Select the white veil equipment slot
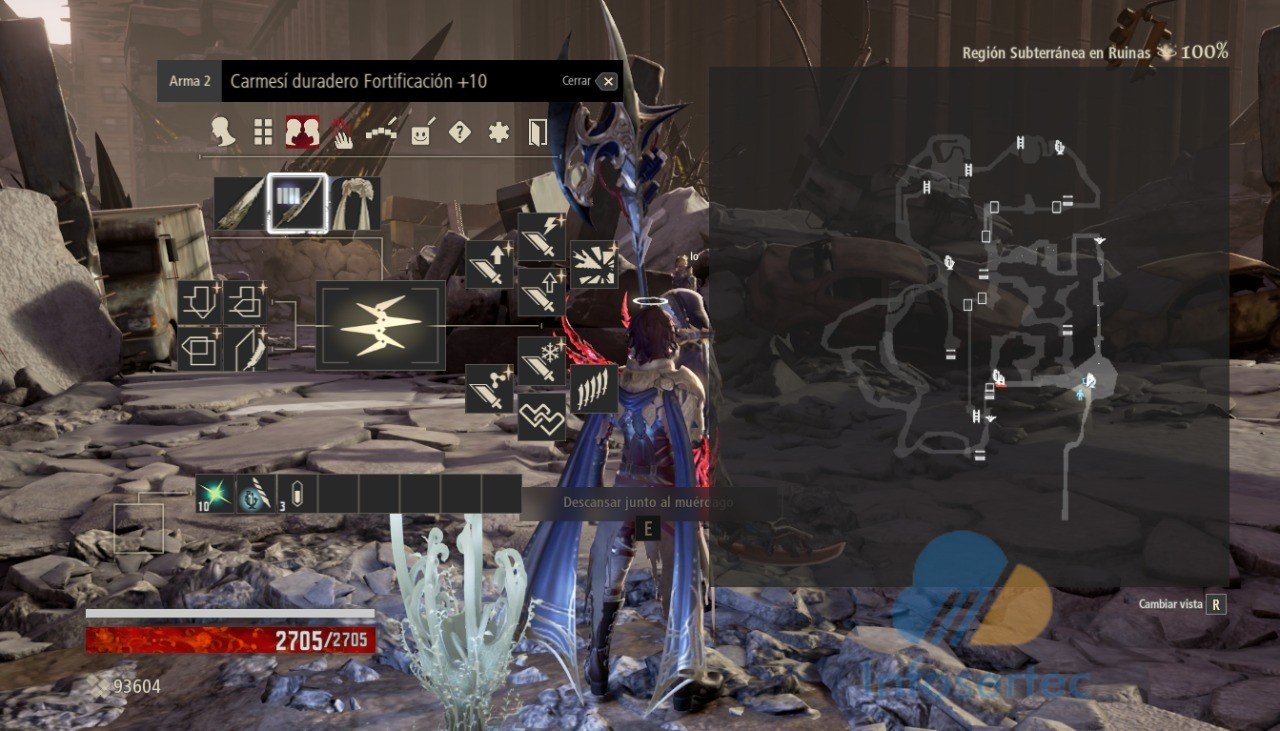Viewport: 1280px width, 731px height. point(355,204)
